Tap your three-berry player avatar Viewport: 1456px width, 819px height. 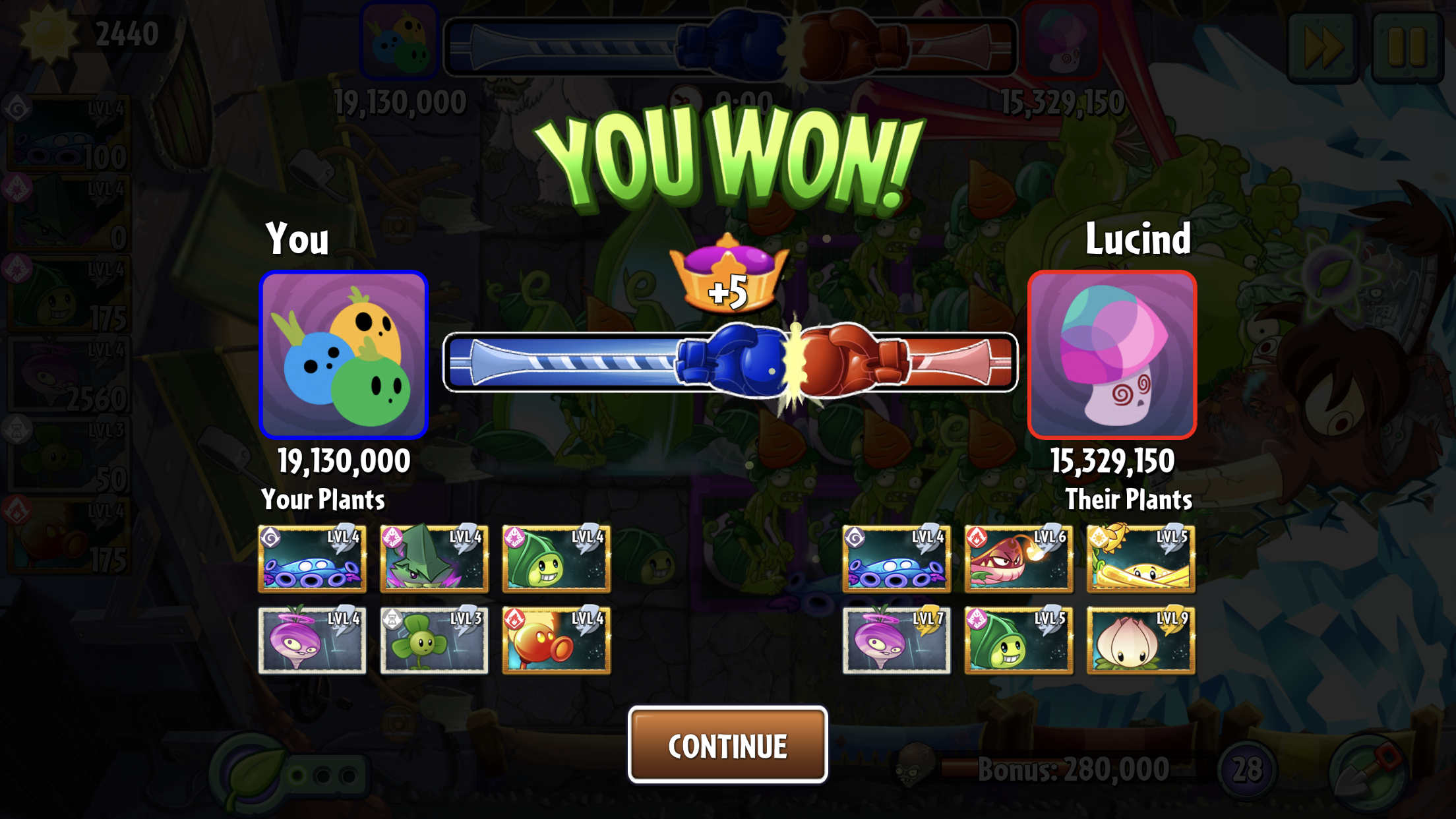344,355
